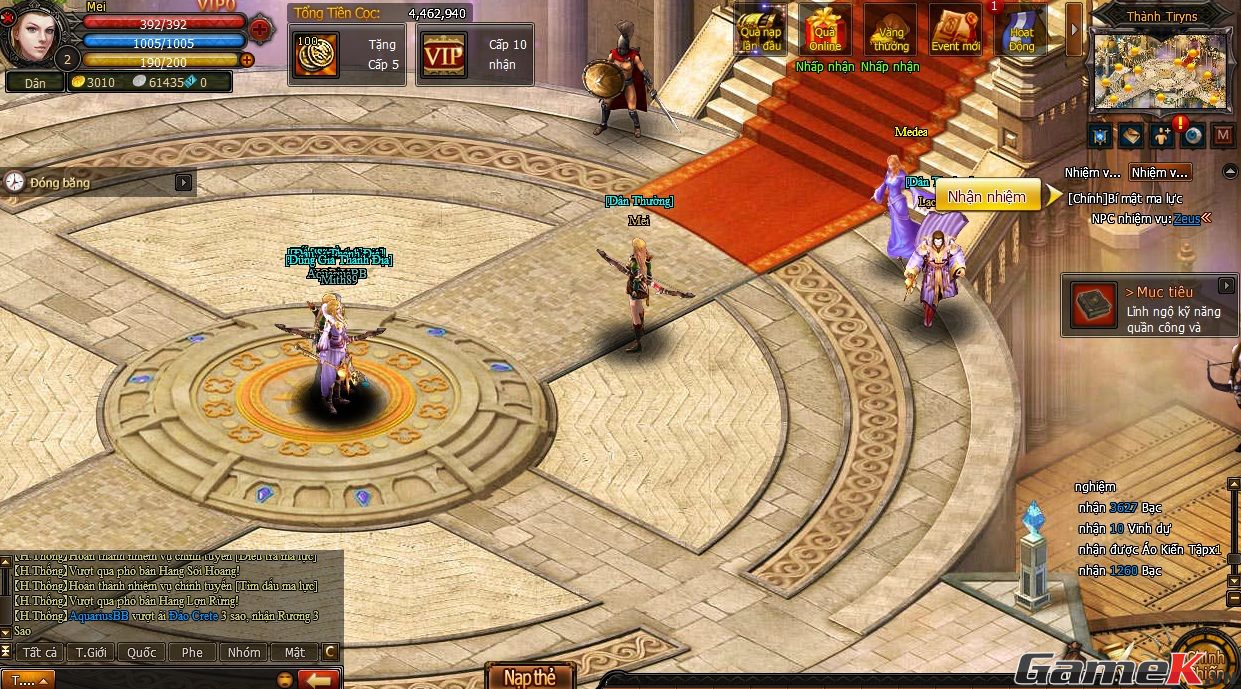1241x689 pixels.
Task: Click the Thành Tiryns minimap
Action: pos(1160,70)
